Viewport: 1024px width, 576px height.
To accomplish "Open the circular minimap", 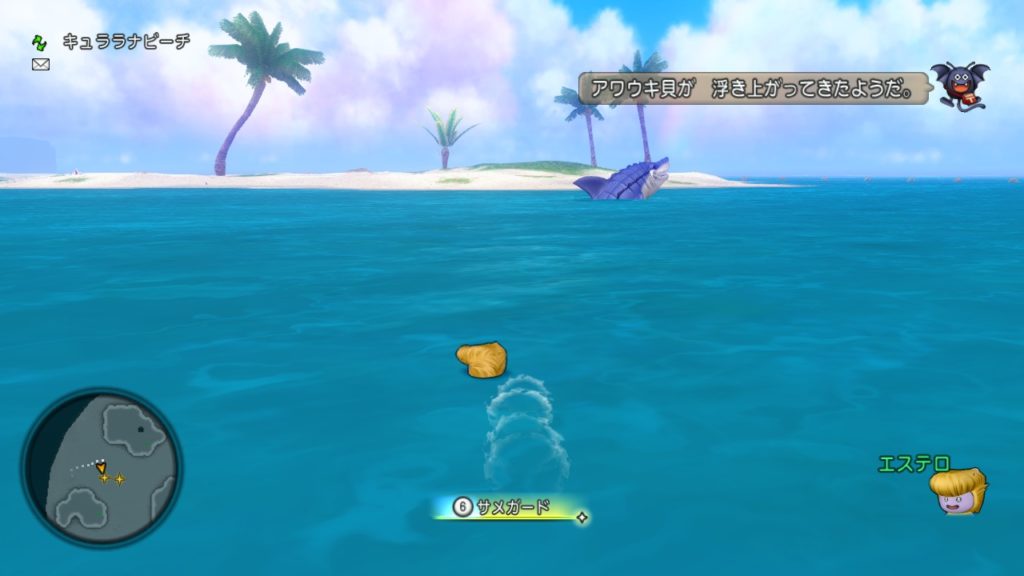I will click(x=101, y=467).
